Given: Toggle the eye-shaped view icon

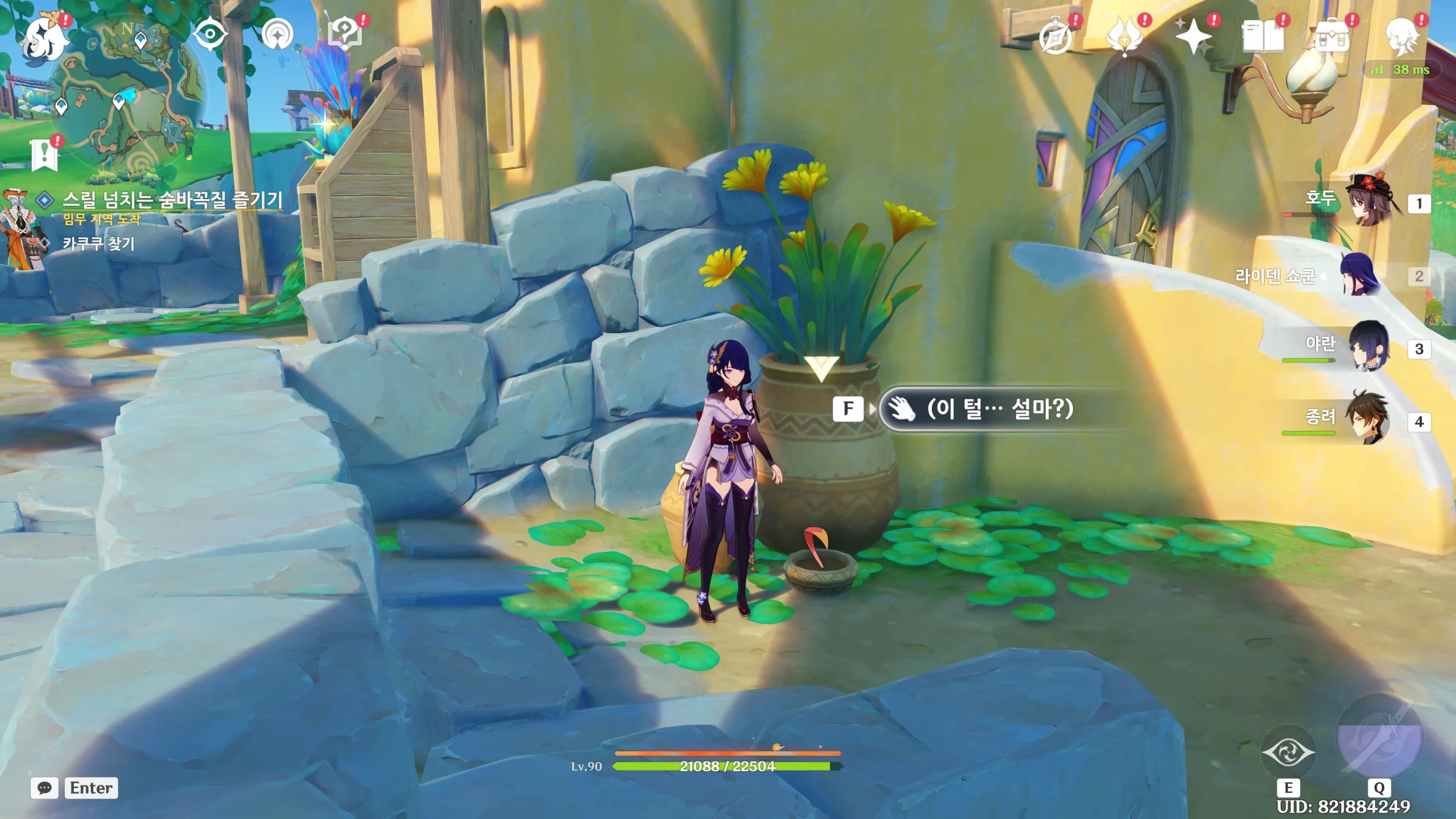Looking at the screenshot, I should (x=210, y=34).
